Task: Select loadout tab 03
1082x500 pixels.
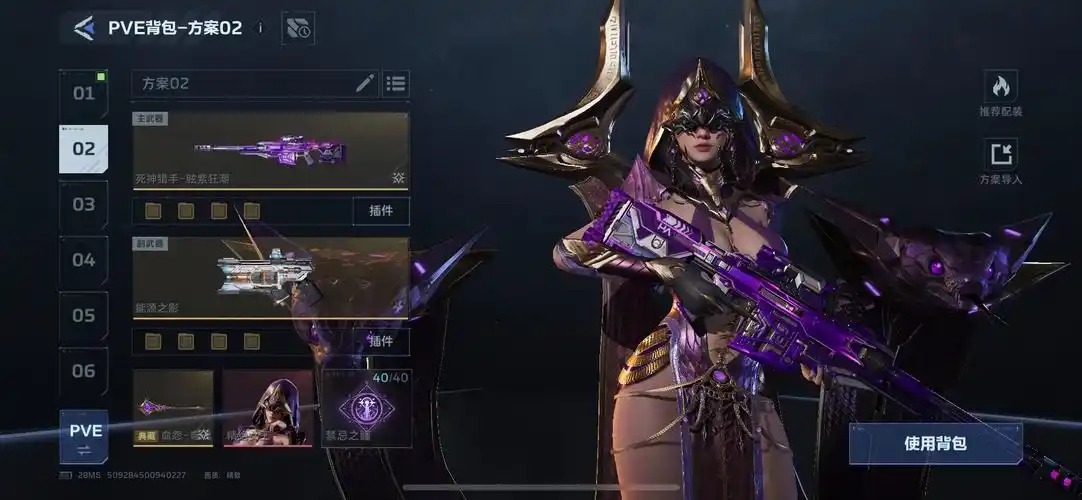Action: [x=84, y=205]
